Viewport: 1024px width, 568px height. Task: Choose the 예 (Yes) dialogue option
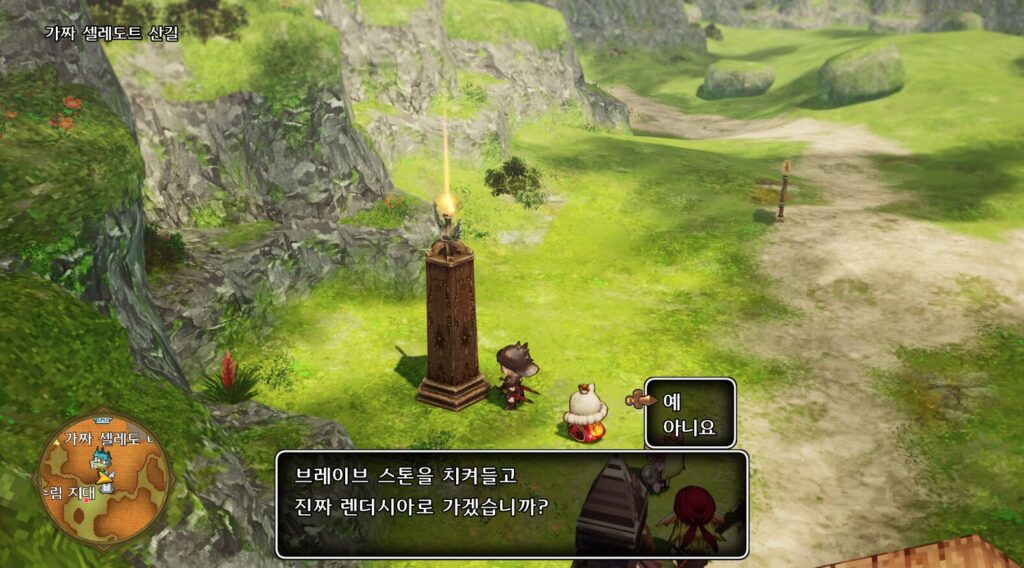tap(672, 401)
